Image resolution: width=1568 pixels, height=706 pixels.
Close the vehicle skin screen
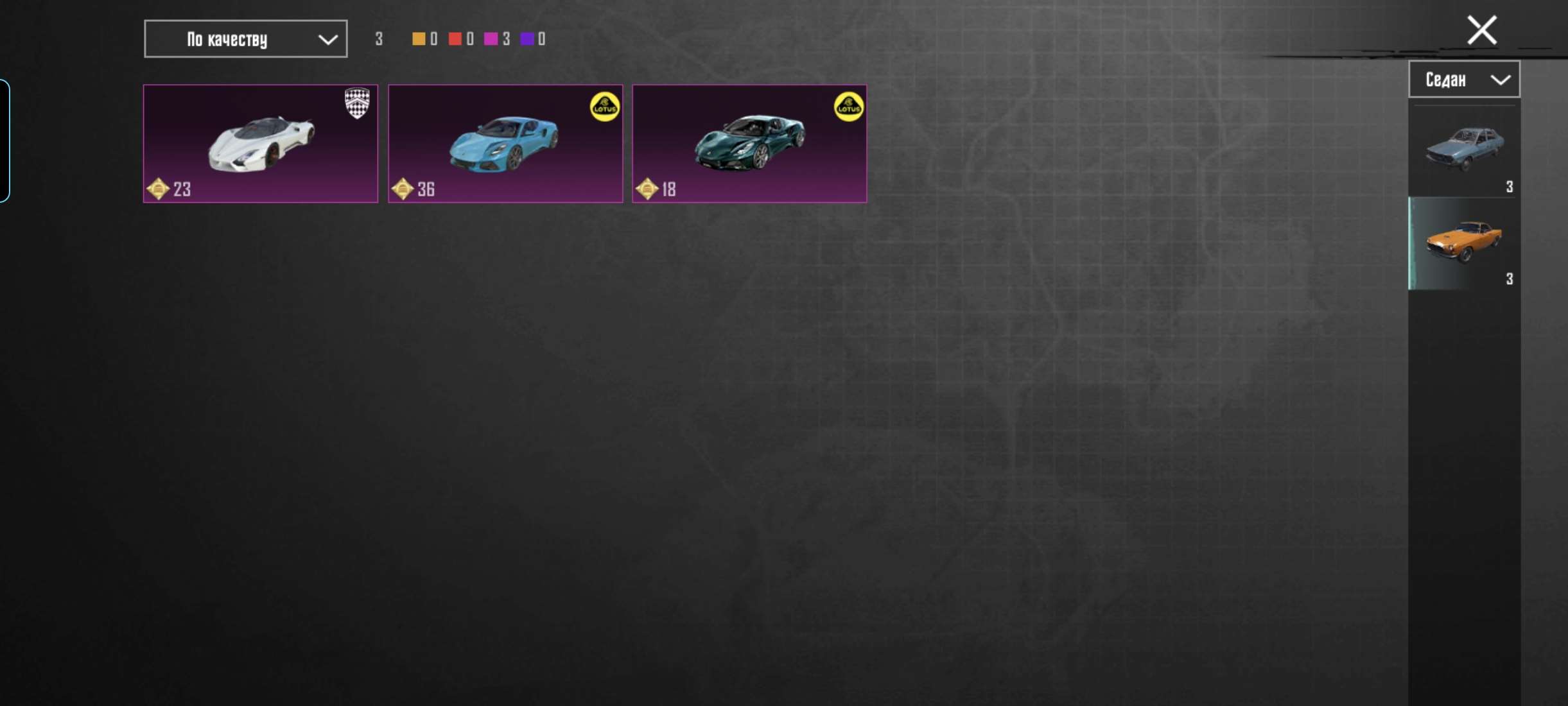pos(1481,30)
